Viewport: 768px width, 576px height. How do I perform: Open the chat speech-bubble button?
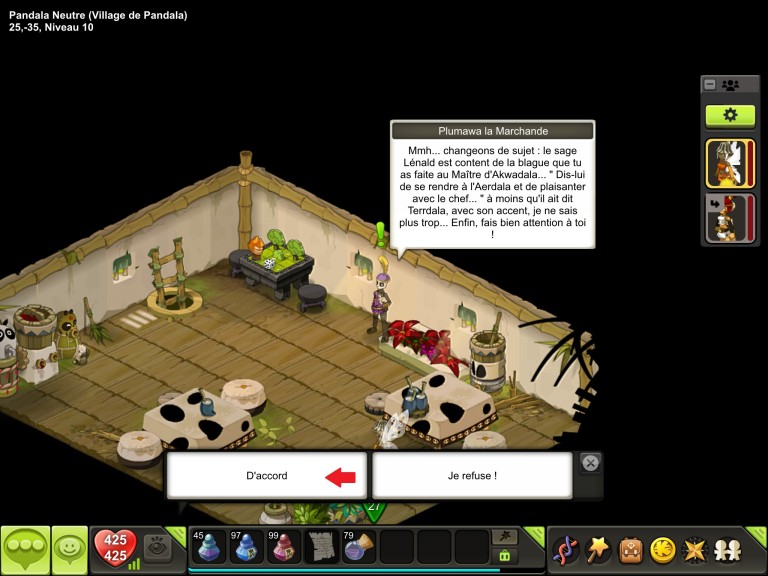(25, 549)
